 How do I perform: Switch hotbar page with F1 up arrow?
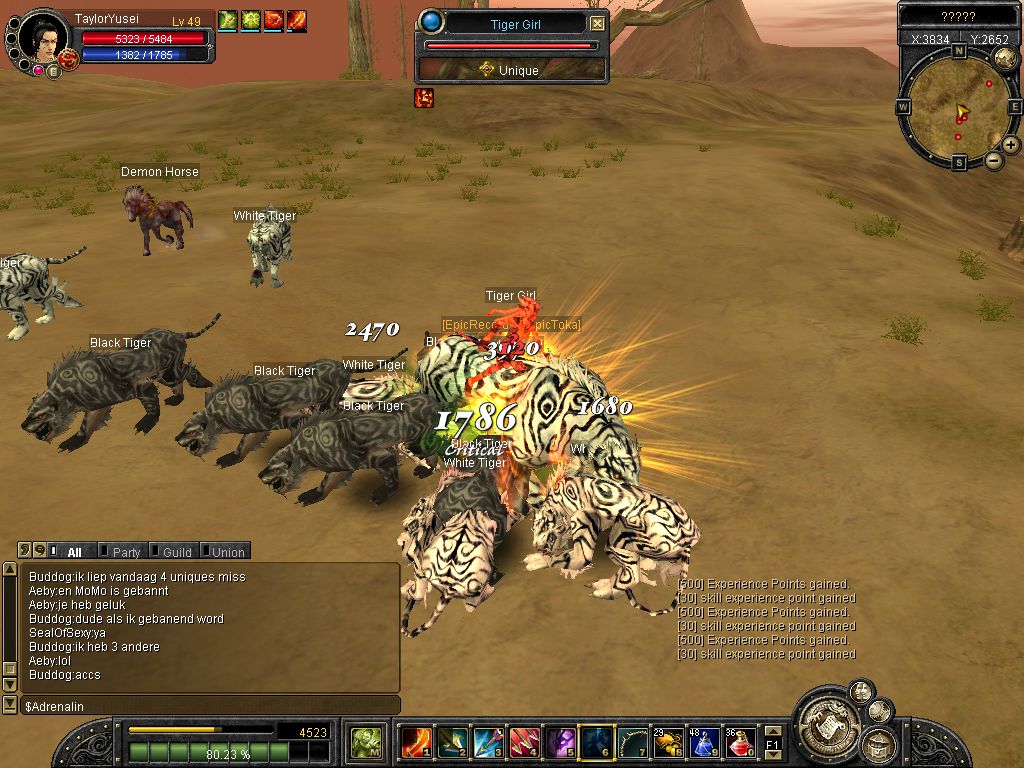[772, 732]
